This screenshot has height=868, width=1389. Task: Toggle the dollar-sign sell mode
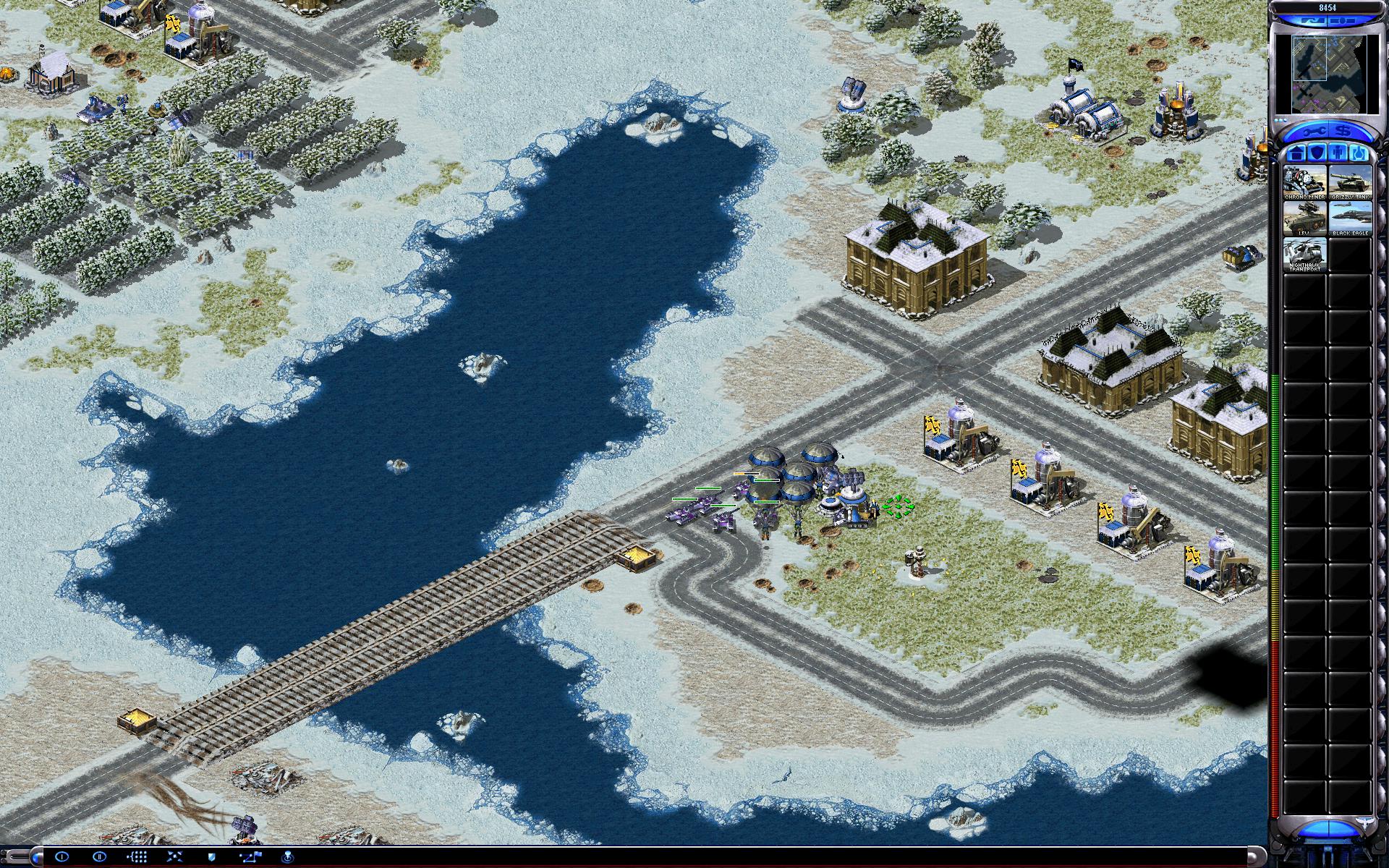[x=1343, y=132]
